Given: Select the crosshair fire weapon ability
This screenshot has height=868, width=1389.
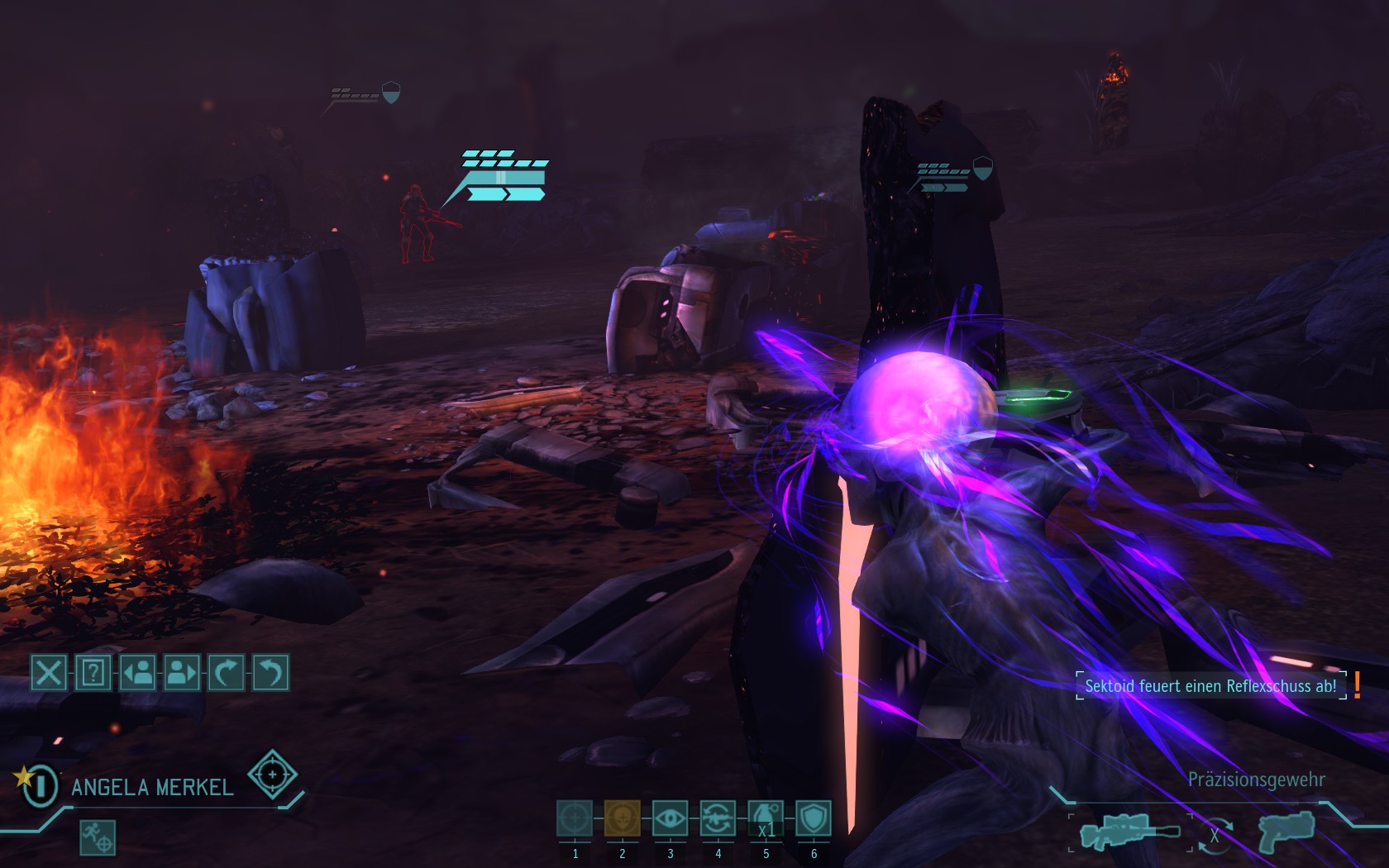Looking at the screenshot, I should click(575, 818).
